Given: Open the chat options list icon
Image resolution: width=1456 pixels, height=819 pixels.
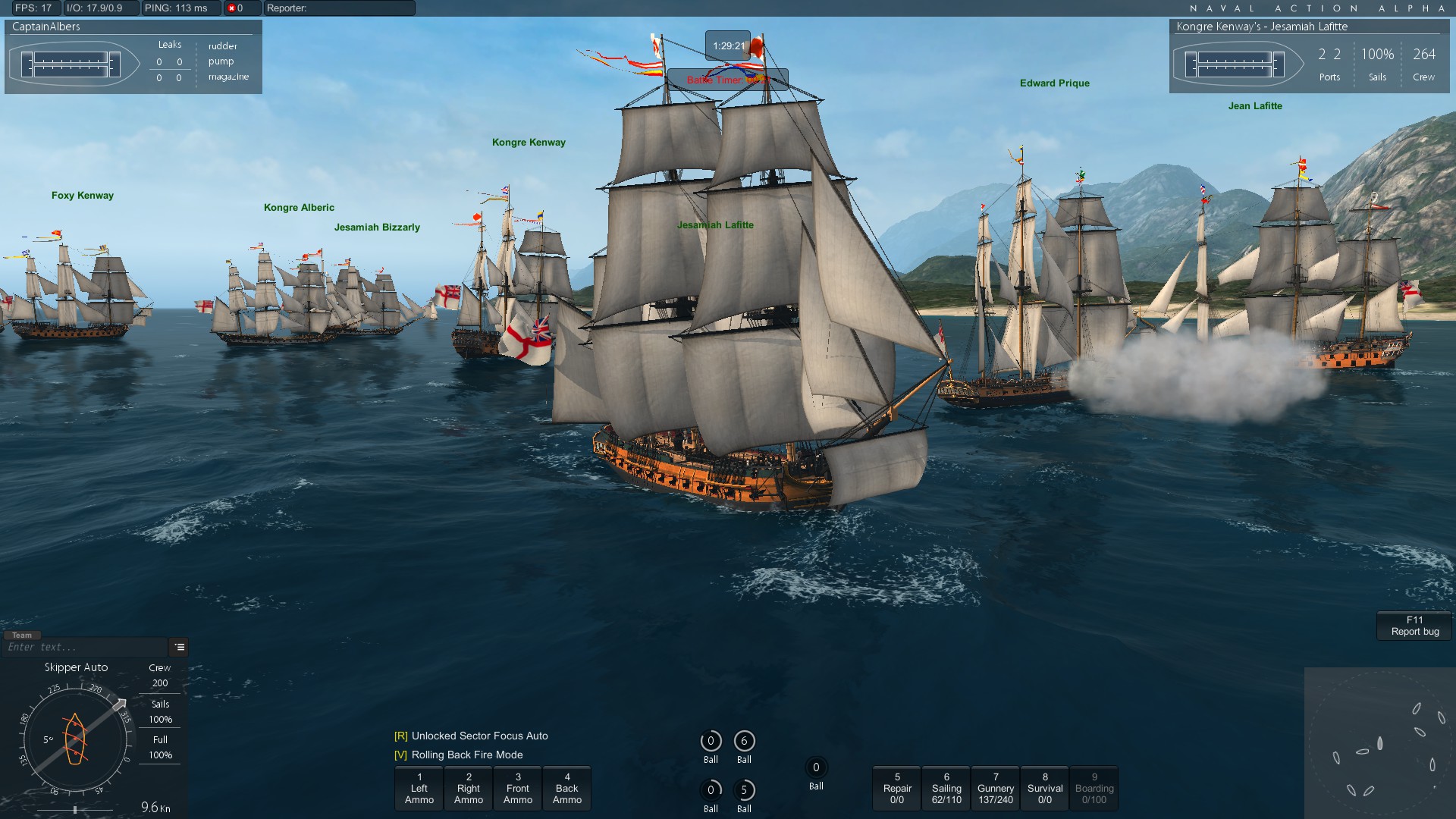Looking at the screenshot, I should [180, 647].
